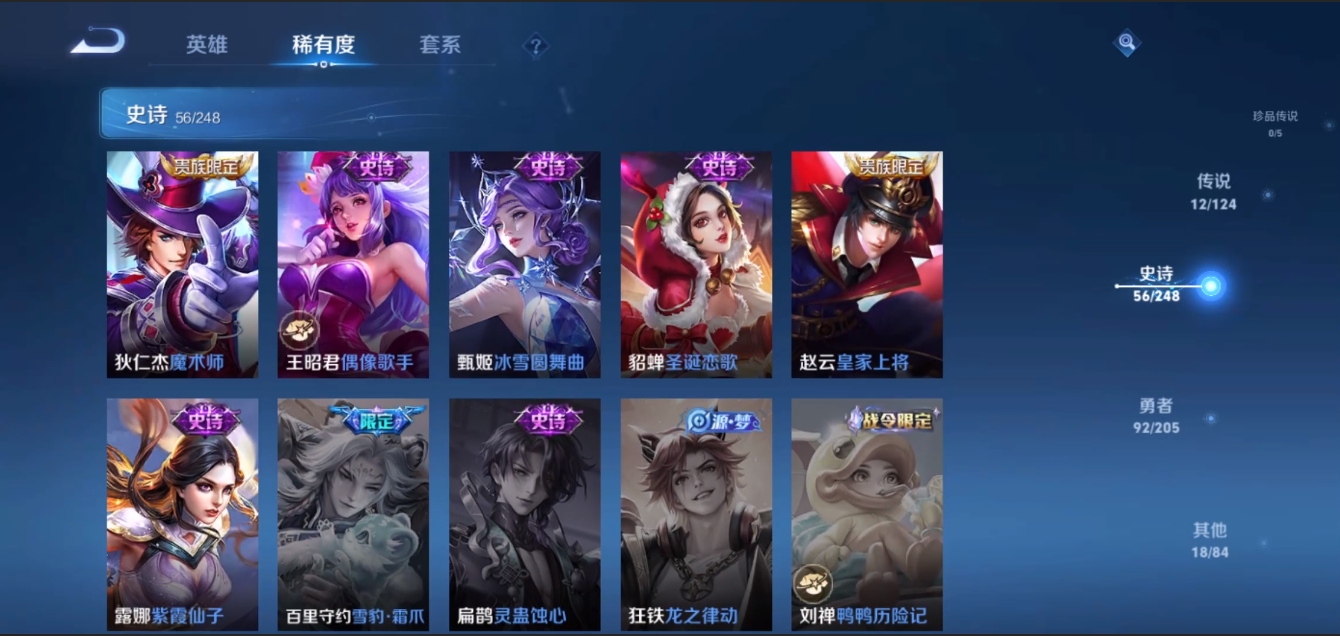Viewport: 1340px width, 636px height.
Task: Open the magnifier search icon
Action: 1127,42
